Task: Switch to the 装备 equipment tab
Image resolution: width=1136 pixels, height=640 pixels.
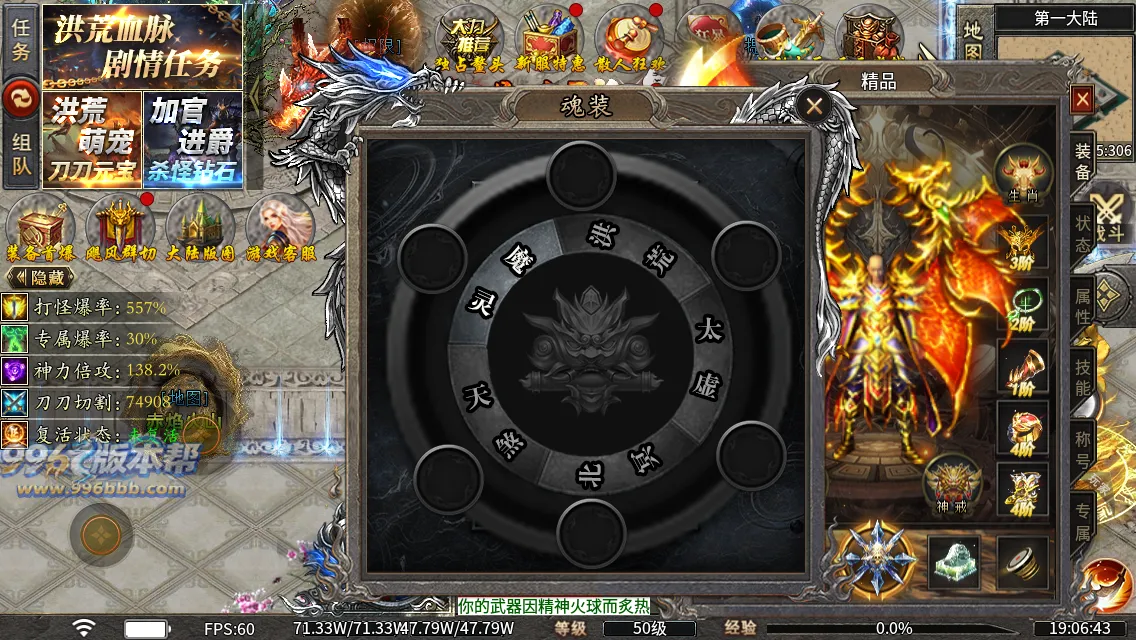Action: pyautogui.click(x=1082, y=162)
